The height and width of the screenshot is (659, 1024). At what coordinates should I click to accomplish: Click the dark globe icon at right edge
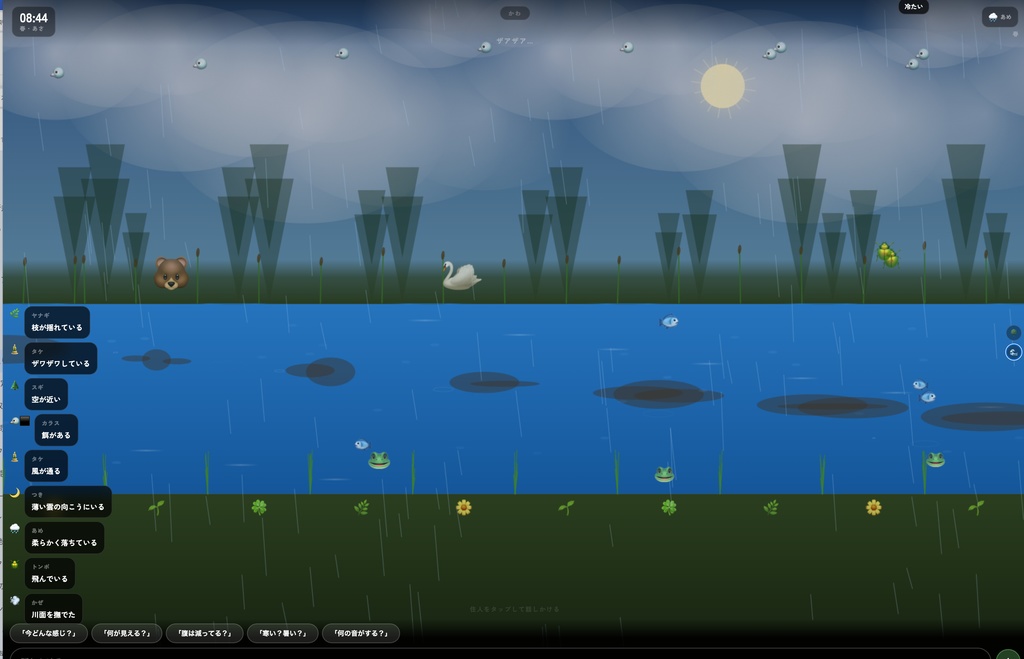point(1013,332)
